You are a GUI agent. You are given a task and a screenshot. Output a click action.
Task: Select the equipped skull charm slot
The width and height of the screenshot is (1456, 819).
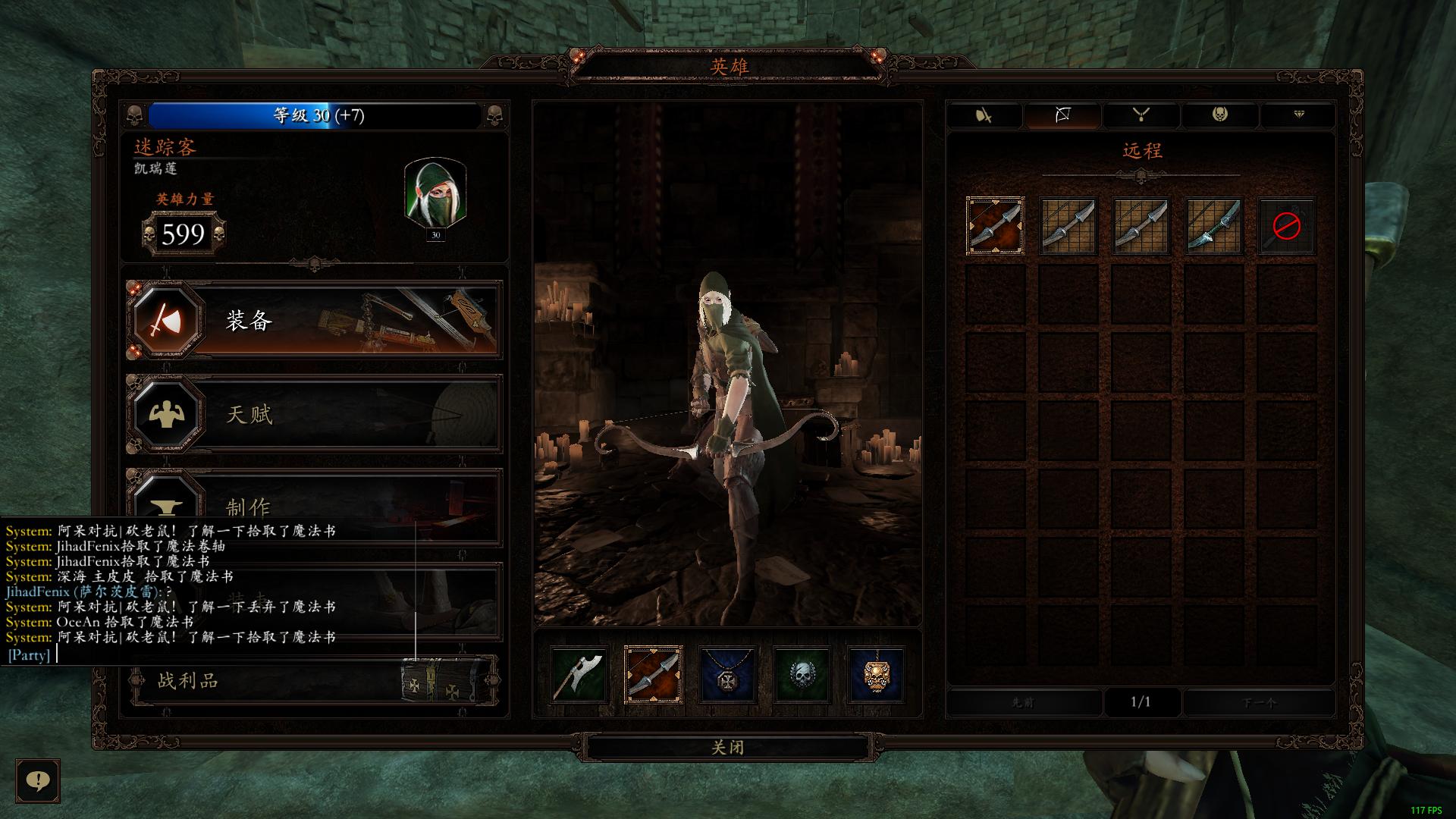click(802, 675)
